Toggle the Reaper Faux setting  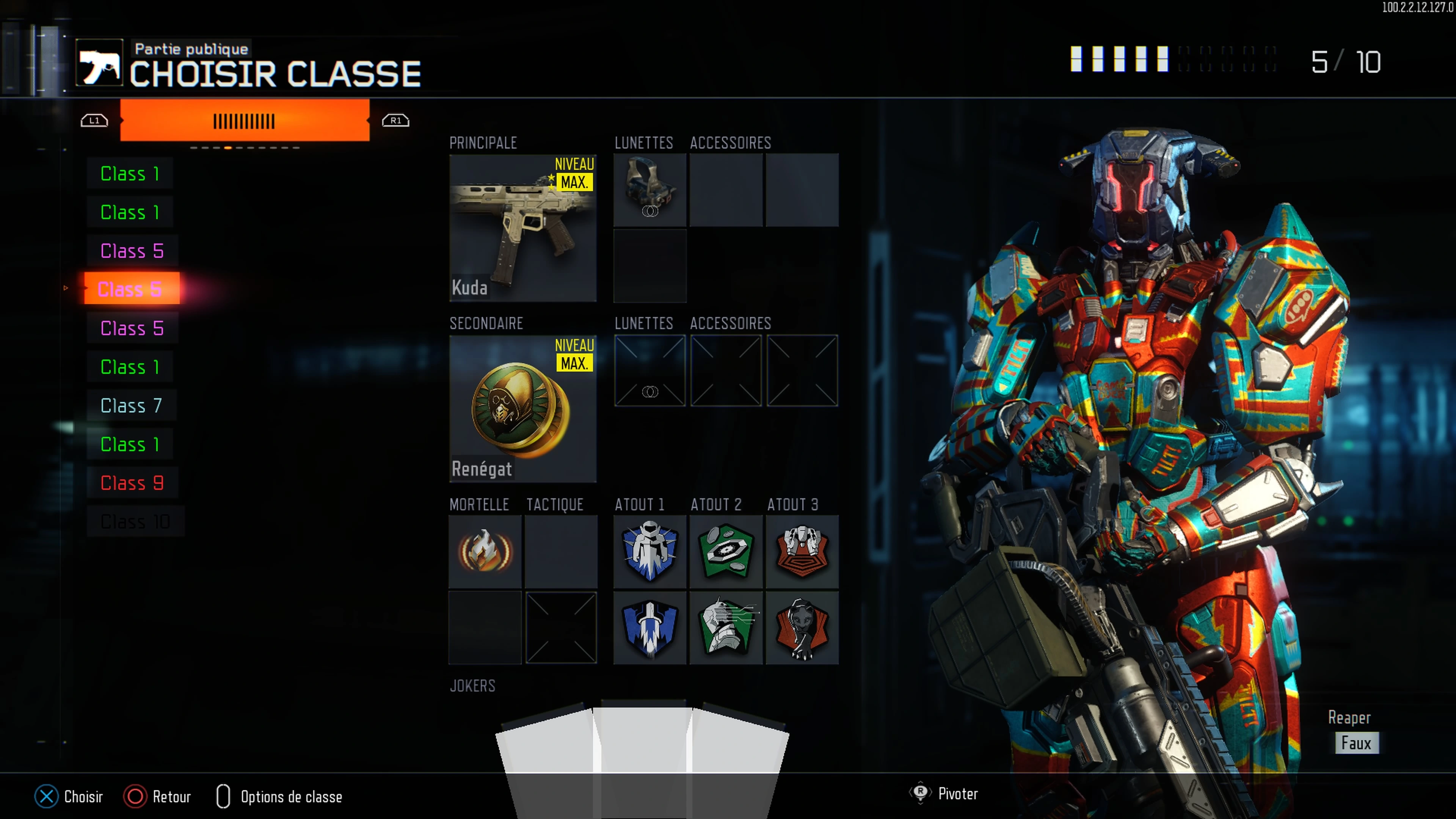point(1357,743)
